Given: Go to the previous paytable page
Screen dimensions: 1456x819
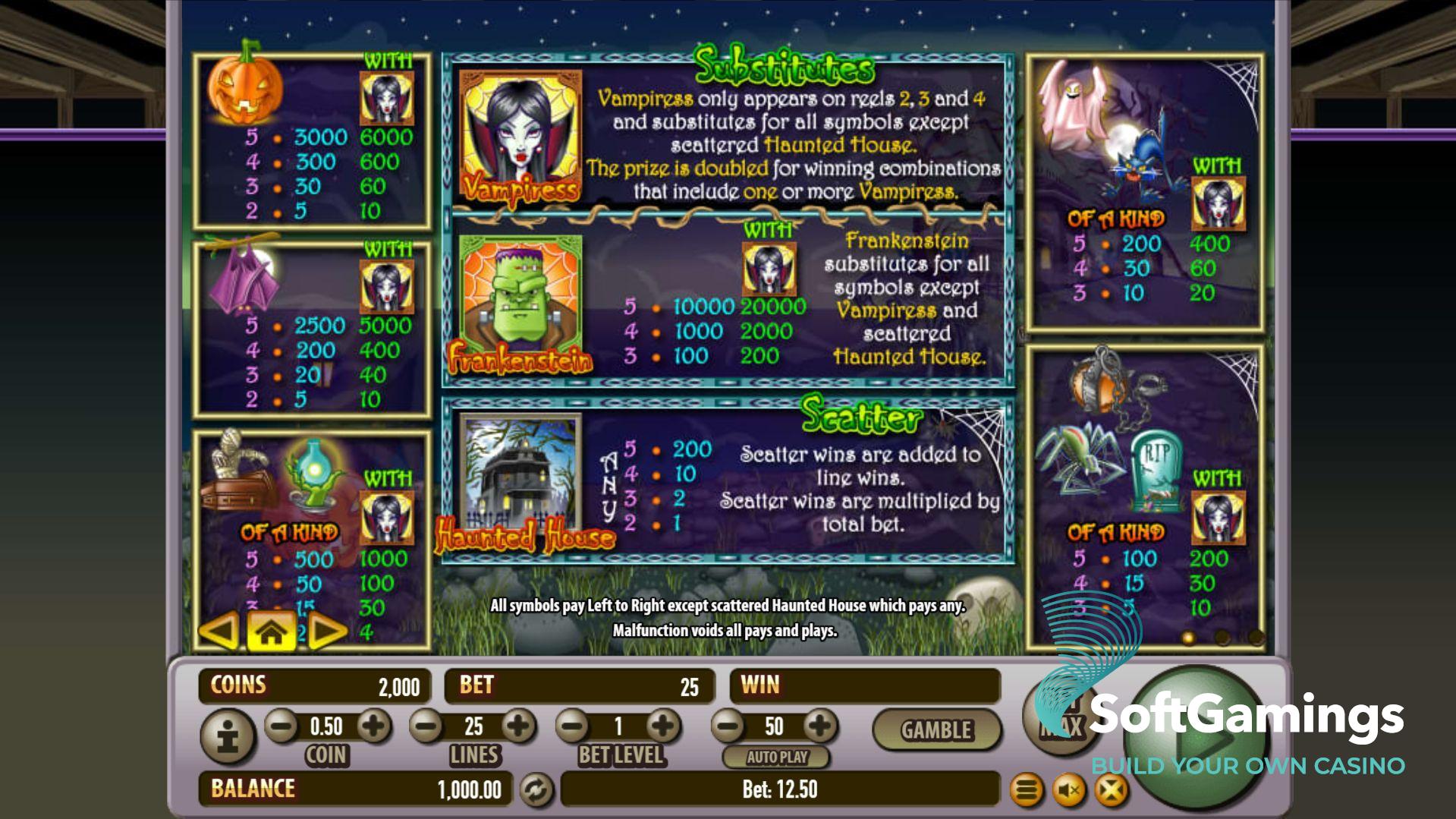Looking at the screenshot, I should point(219,632).
